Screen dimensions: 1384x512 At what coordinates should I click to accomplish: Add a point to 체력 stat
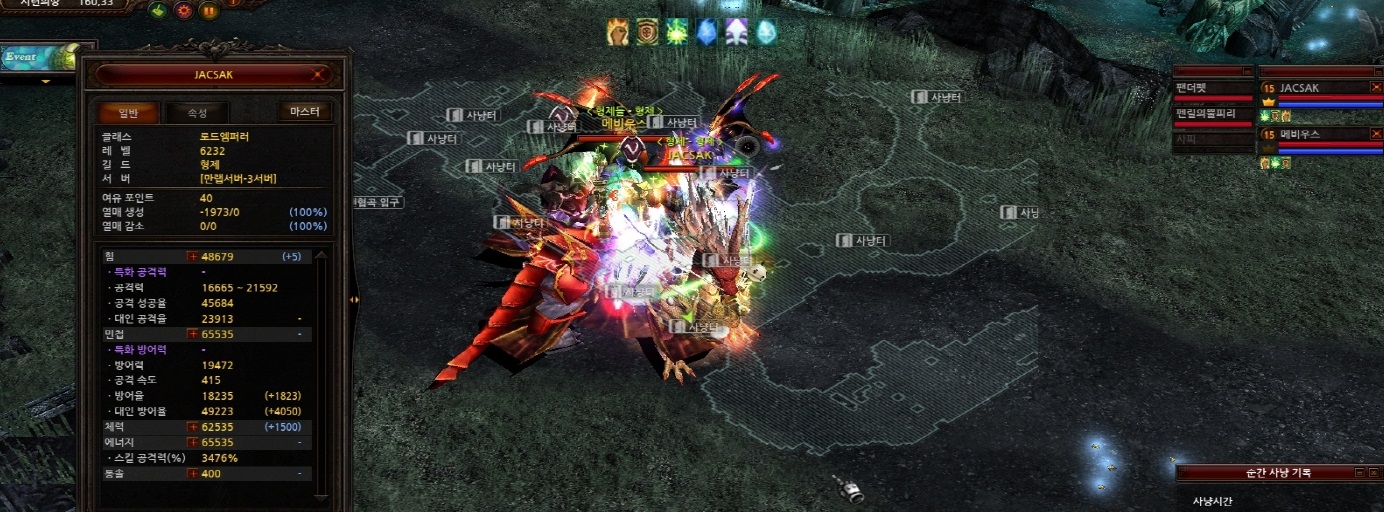pyautogui.click(x=193, y=427)
